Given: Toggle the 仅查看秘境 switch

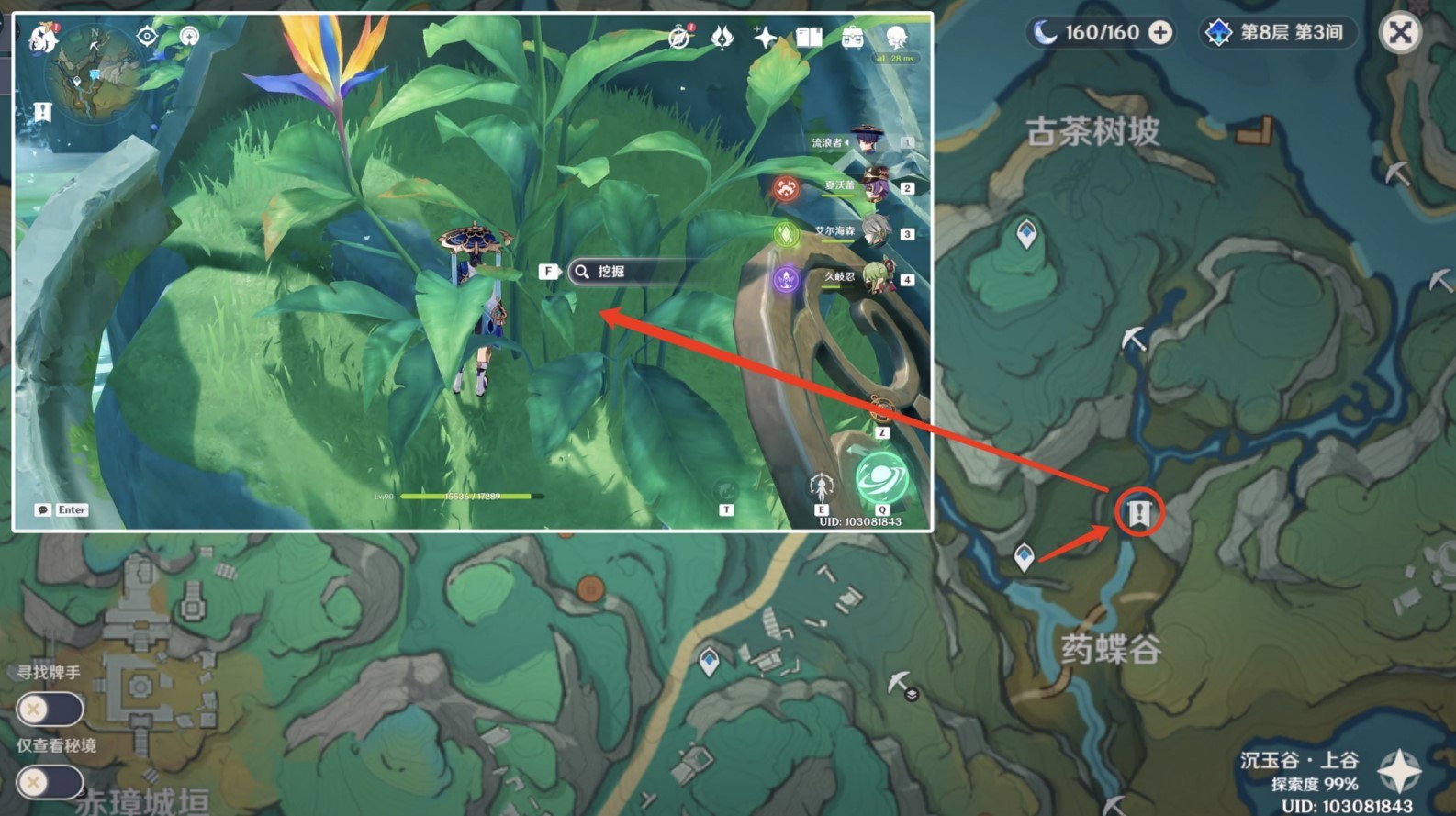Looking at the screenshot, I should pyautogui.click(x=52, y=782).
